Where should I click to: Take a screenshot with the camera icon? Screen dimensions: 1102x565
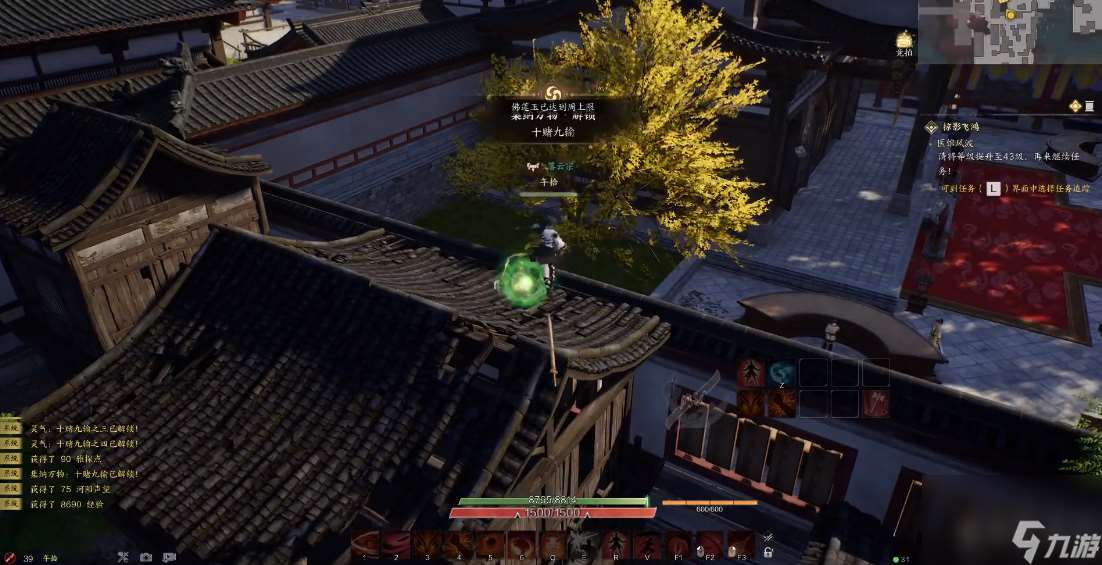click(146, 557)
